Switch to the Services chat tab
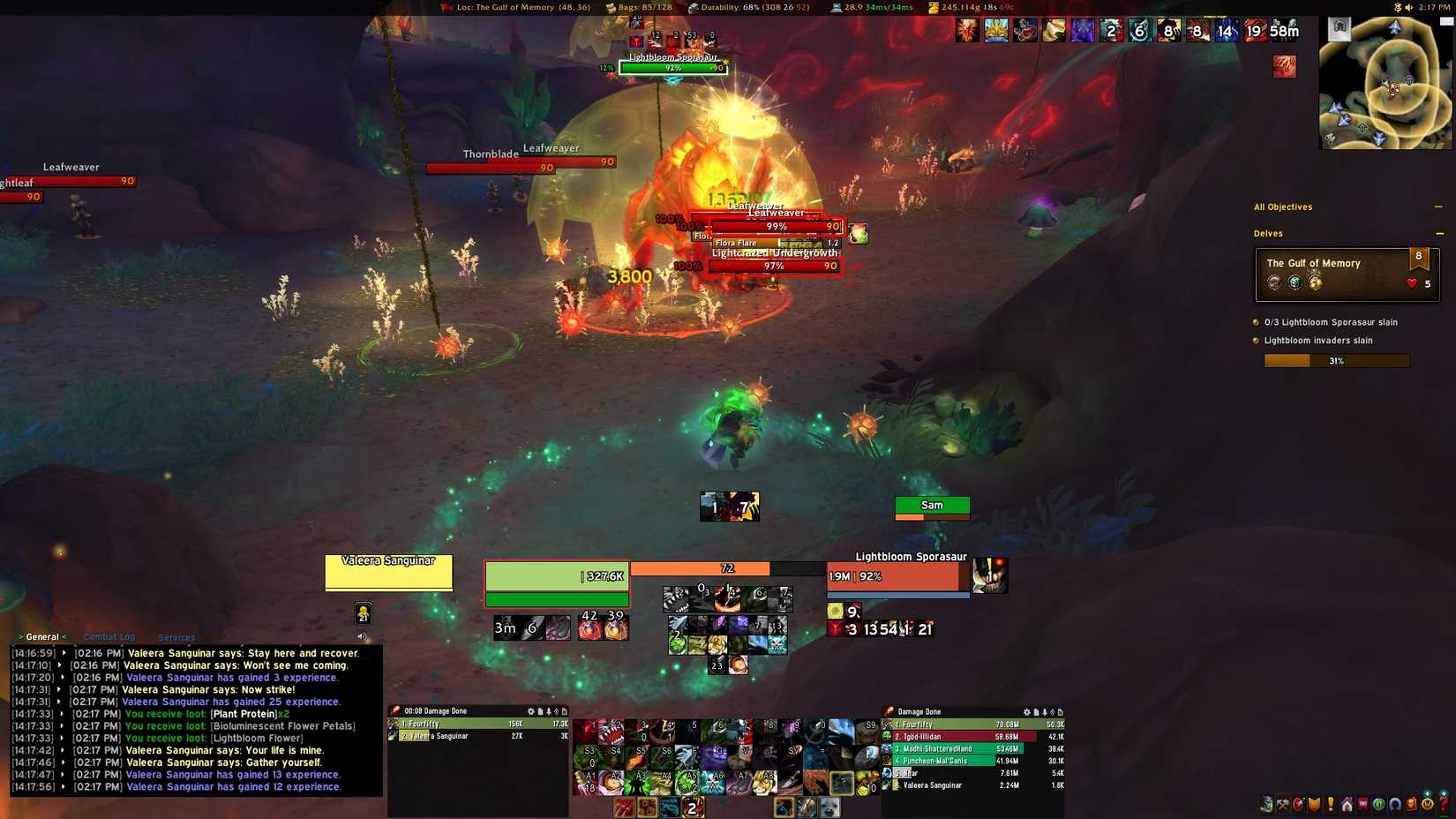Viewport: 1456px width, 819px height. pos(176,637)
